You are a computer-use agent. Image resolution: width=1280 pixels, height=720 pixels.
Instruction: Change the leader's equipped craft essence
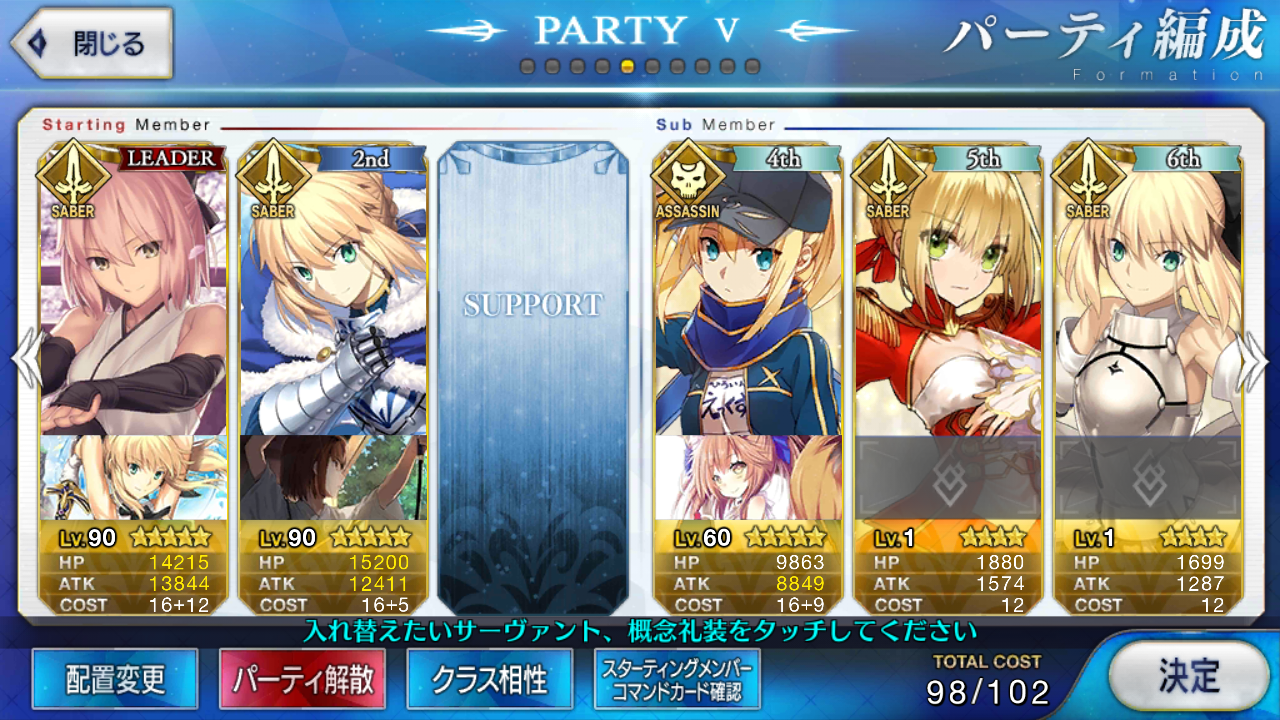tap(133, 477)
